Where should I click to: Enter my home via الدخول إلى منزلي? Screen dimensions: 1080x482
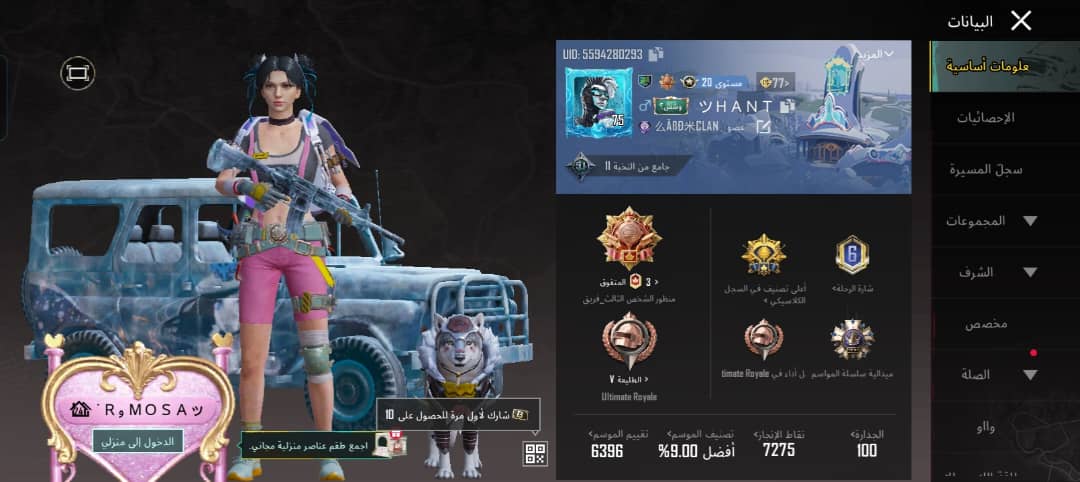click(138, 441)
